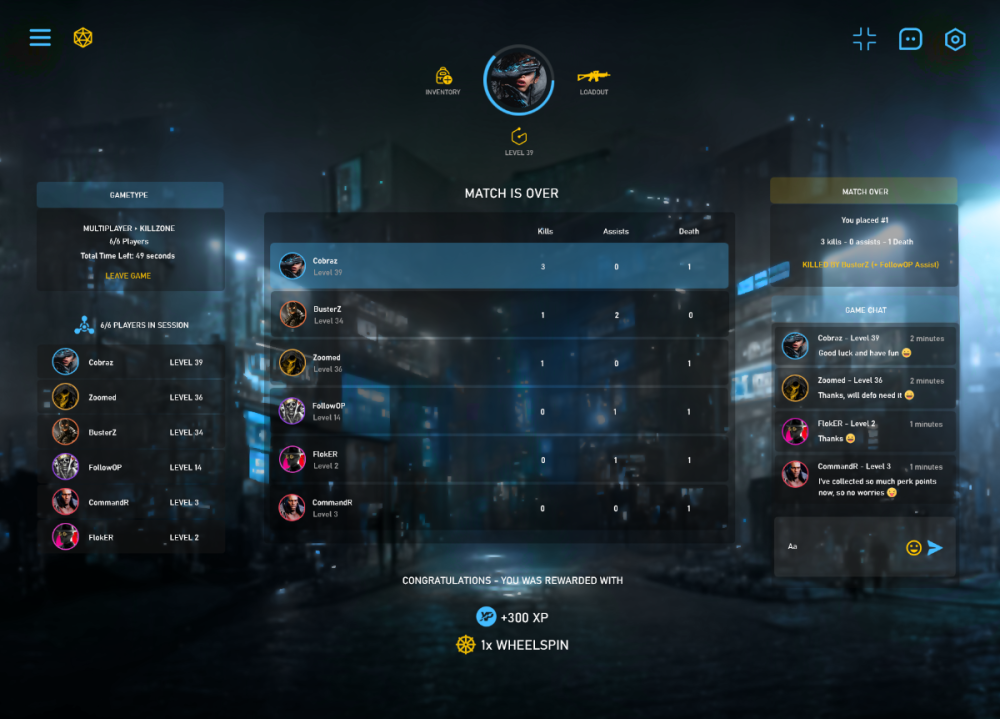Viewport: 1000px width, 719px height.
Task: Click the yellow dice icon
Action: [83, 38]
